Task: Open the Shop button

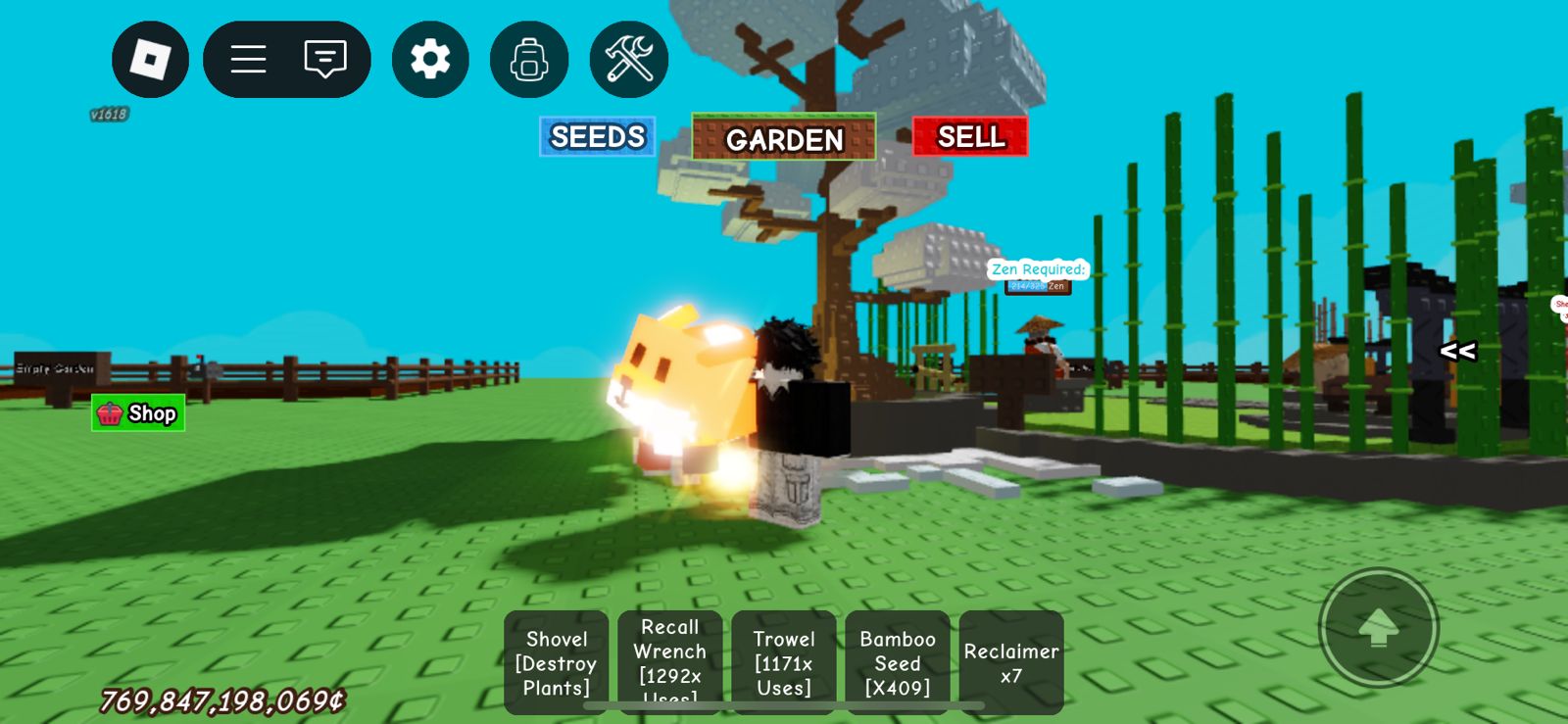Action: [137, 412]
